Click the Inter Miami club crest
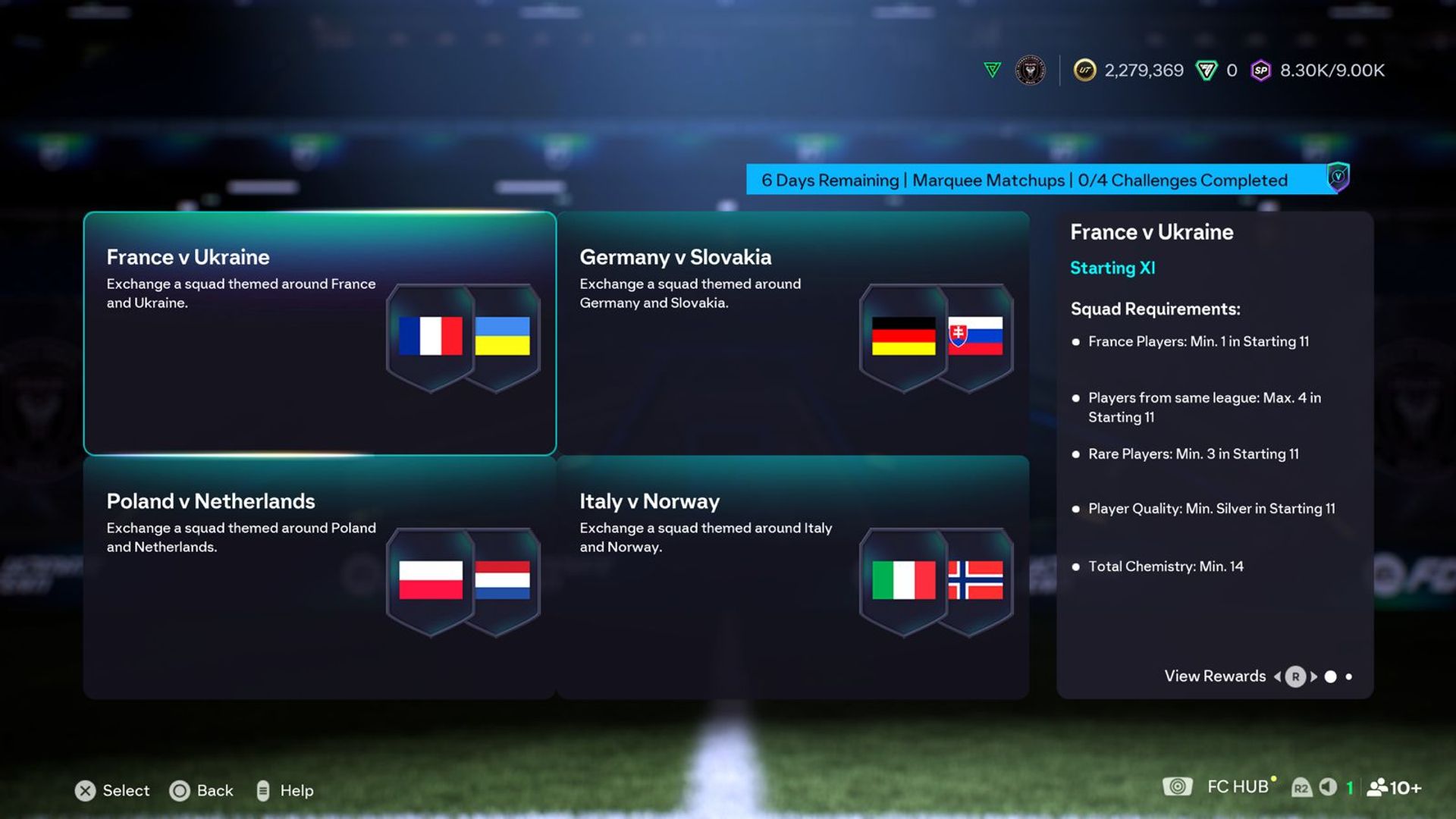Screen dimensions: 1456x819 pos(1029,71)
